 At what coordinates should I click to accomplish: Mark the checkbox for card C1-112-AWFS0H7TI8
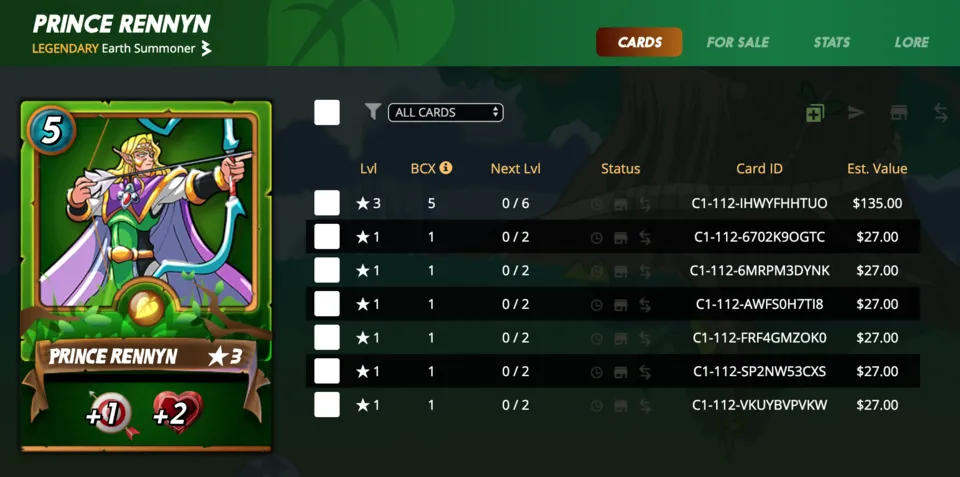(x=327, y=304)
